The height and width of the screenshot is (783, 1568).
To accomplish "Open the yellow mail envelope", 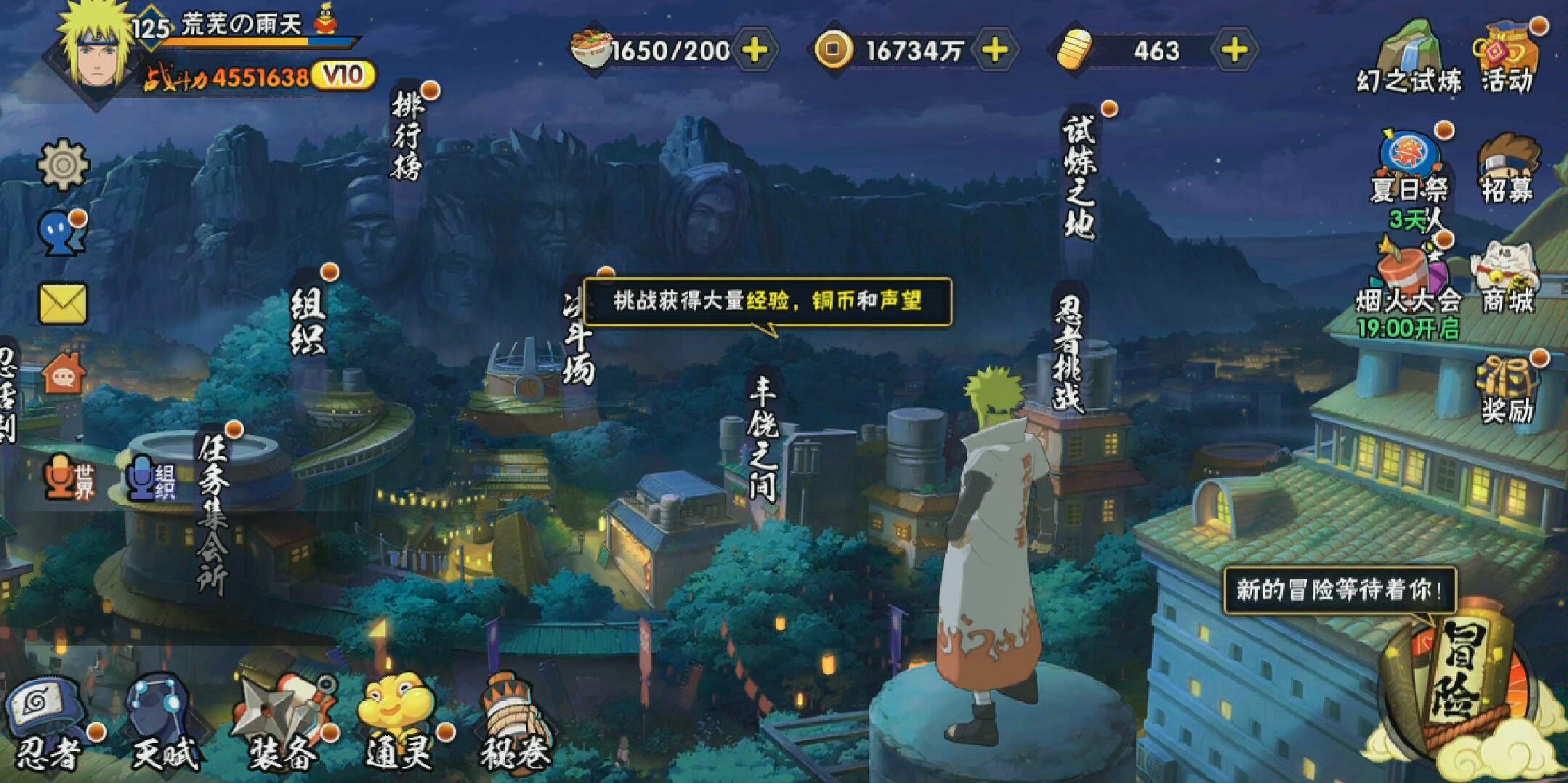I will pos(63,303).
